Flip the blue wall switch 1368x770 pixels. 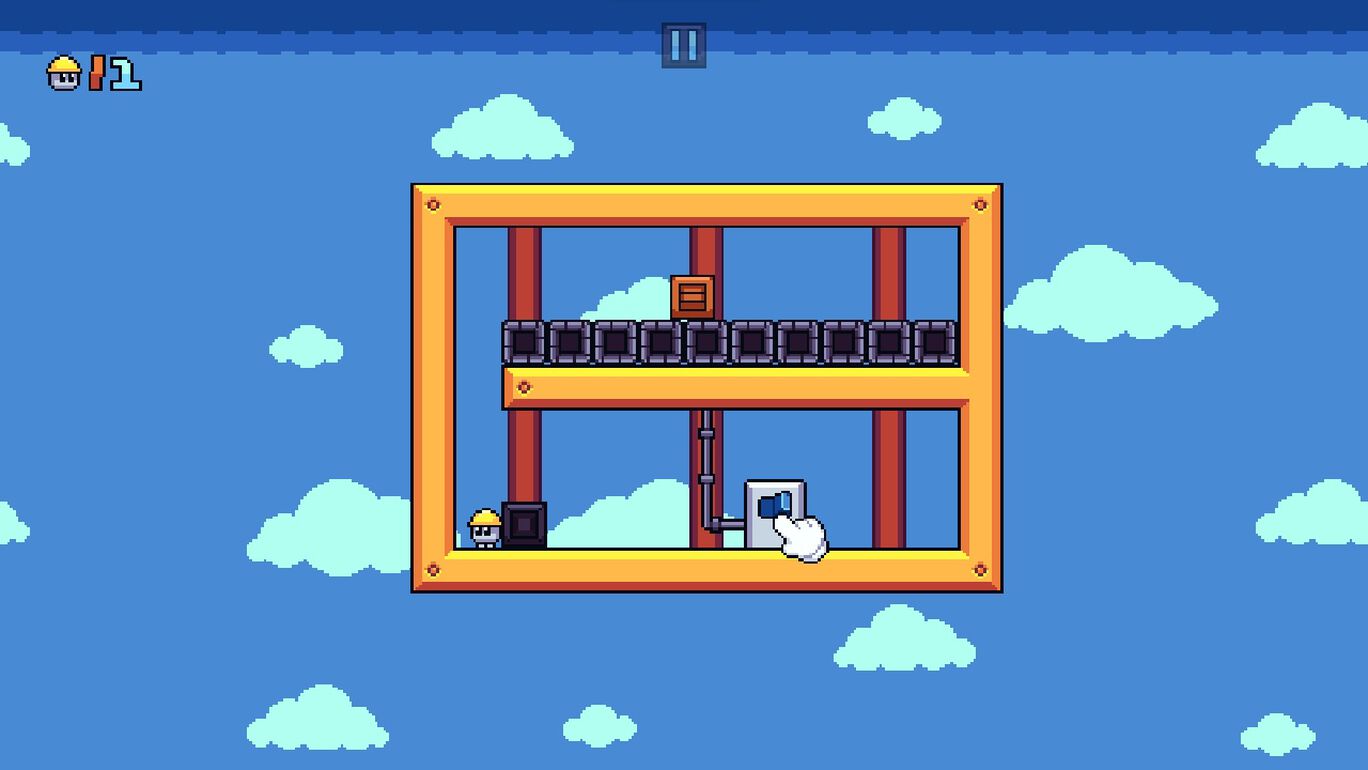pyautogui.click(x=774, y=506)
